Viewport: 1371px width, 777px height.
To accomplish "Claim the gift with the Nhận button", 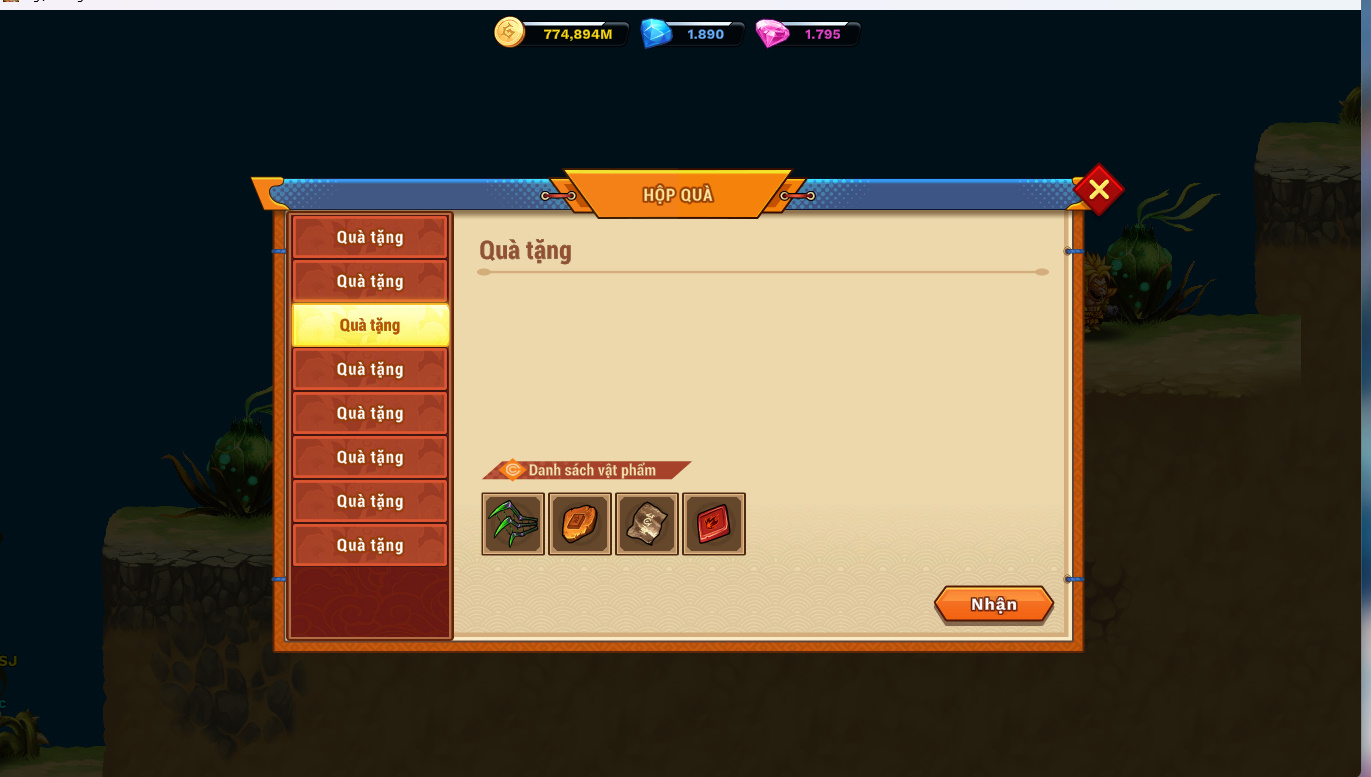I will coord(994,605).
